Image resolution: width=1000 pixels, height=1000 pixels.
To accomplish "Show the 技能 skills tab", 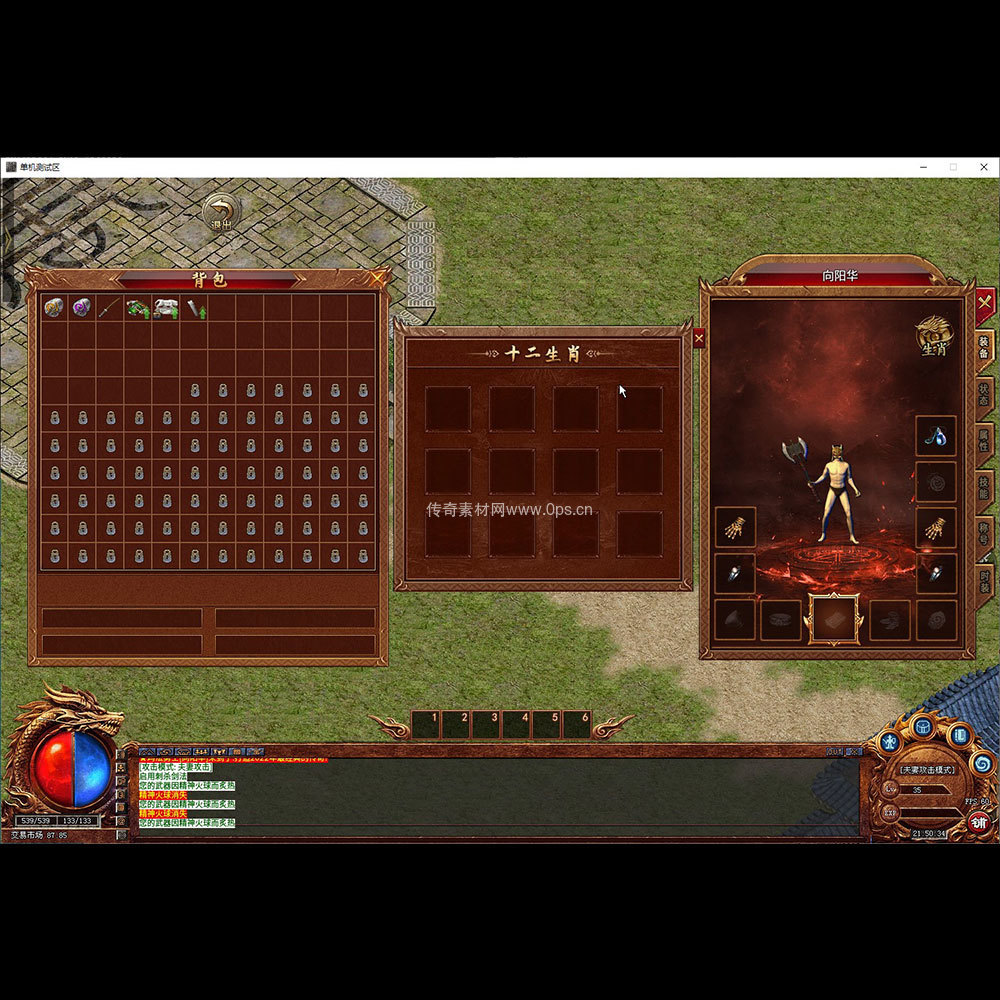I will [984, 487].
